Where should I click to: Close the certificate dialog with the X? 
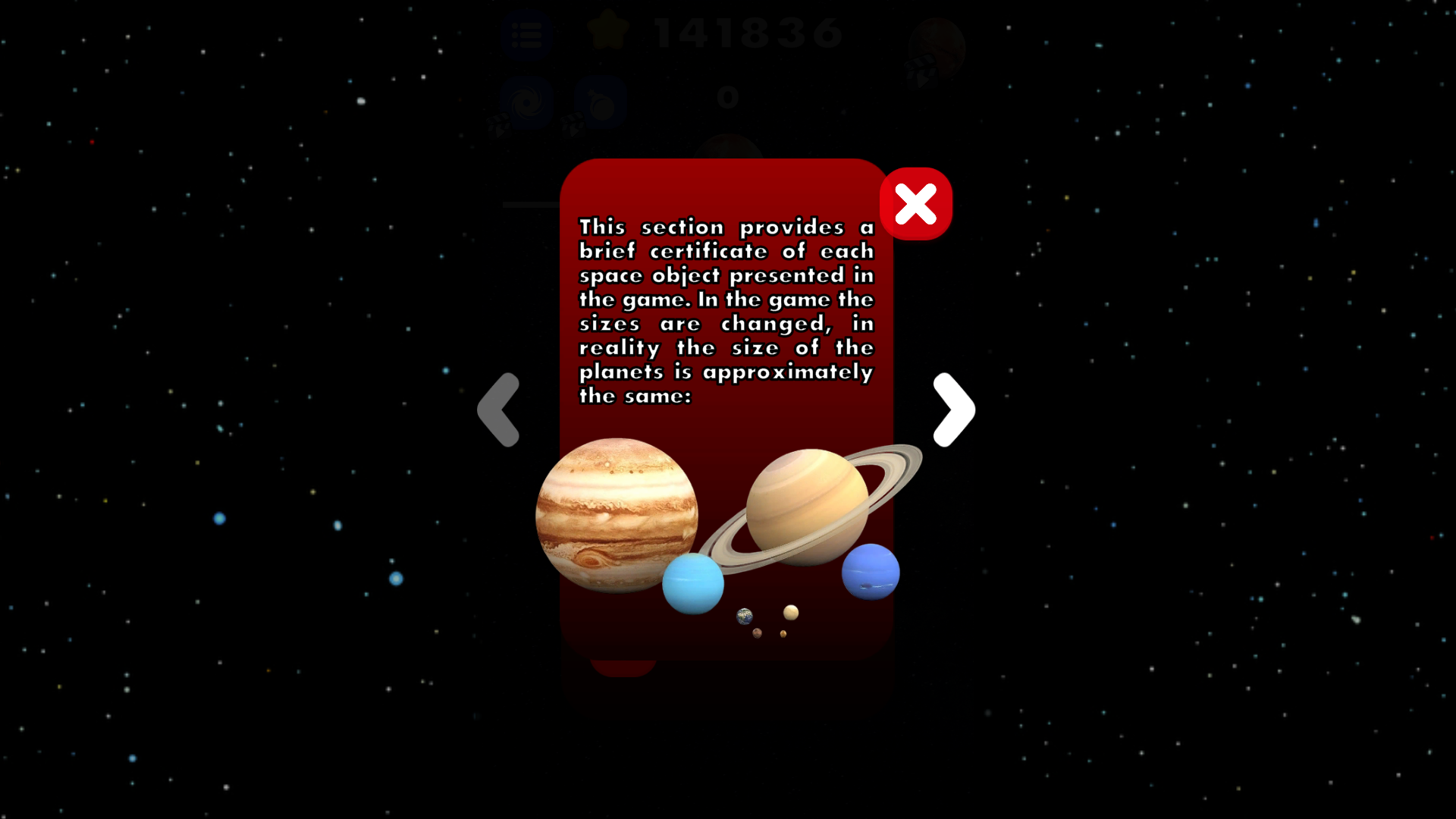pos(915,203)
